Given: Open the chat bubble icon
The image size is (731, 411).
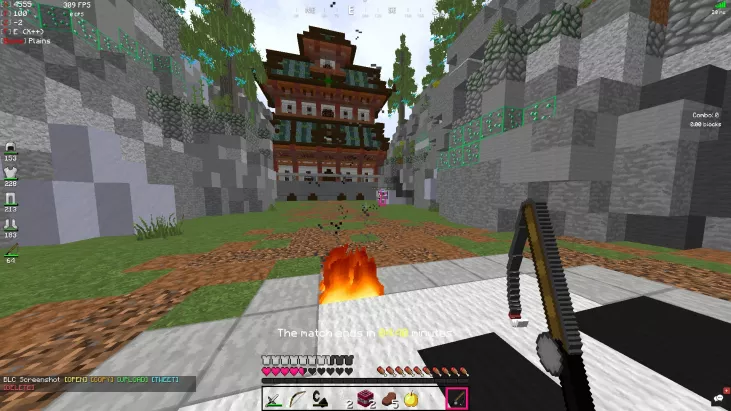Looking at the screenshot, I should tap(719, 399).
